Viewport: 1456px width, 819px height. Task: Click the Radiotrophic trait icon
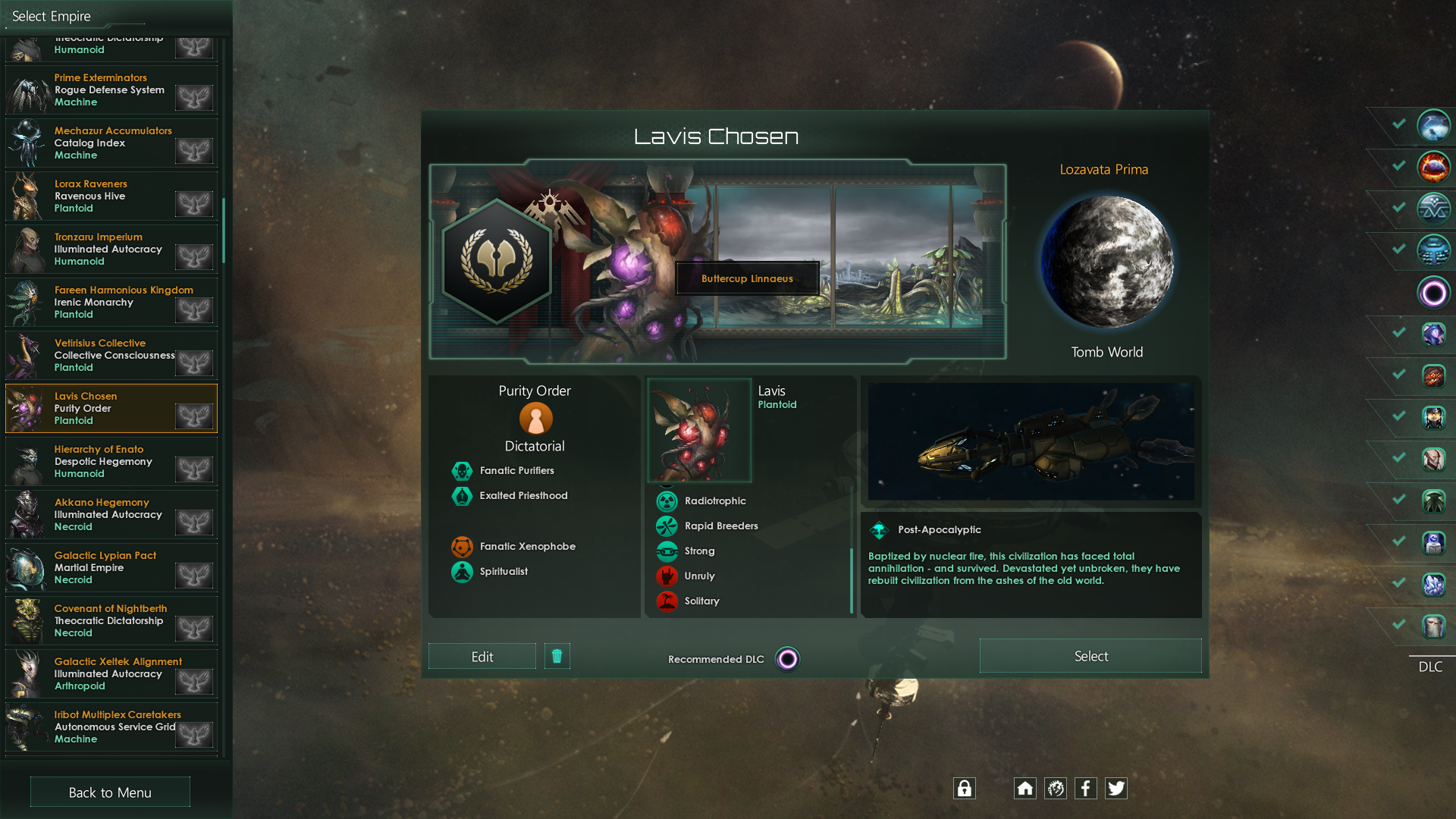pyautogui.click(x=666, y=500)
